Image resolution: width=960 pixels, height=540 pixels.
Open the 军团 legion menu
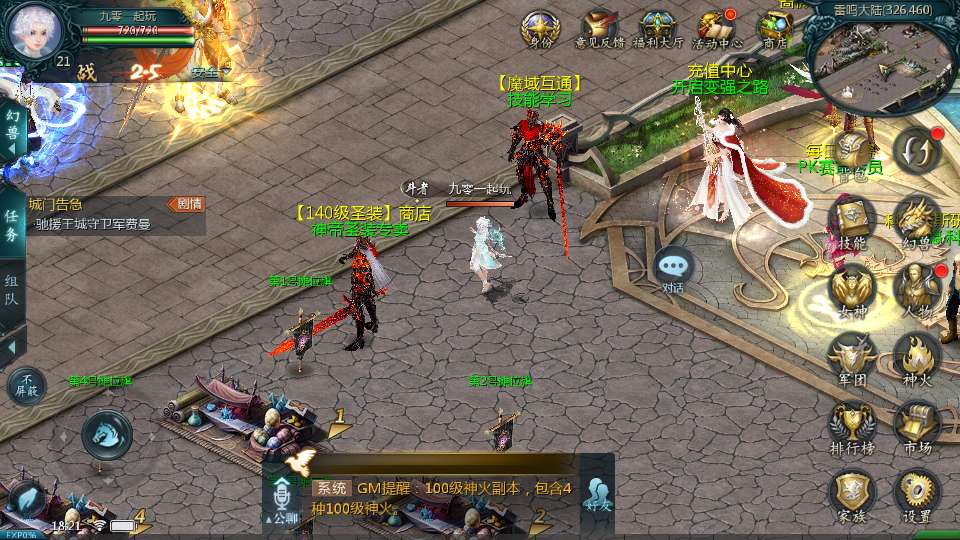coord(852,358)
